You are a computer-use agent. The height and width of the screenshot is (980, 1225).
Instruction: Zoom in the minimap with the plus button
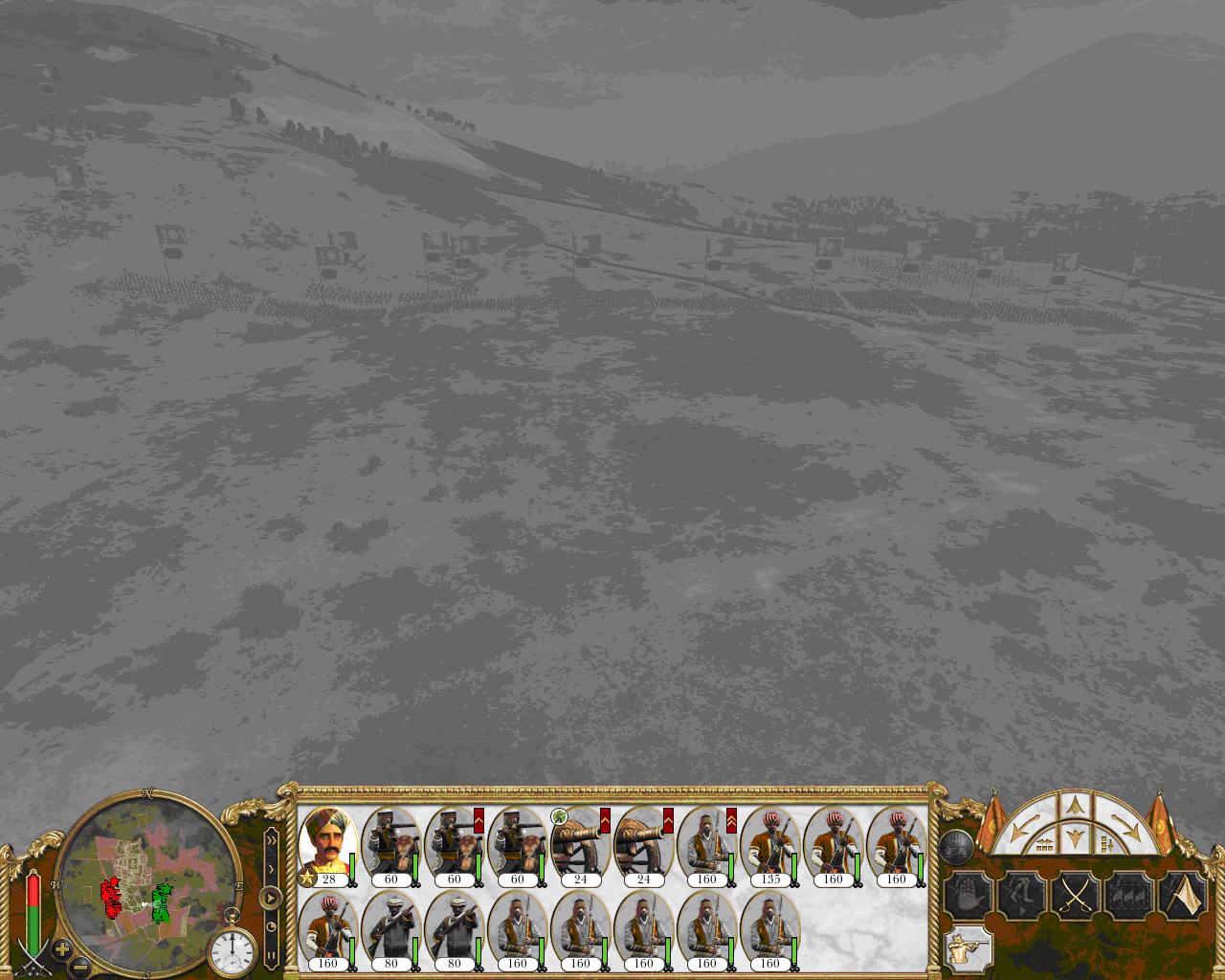pyautogui.click(x=61, y=948)
